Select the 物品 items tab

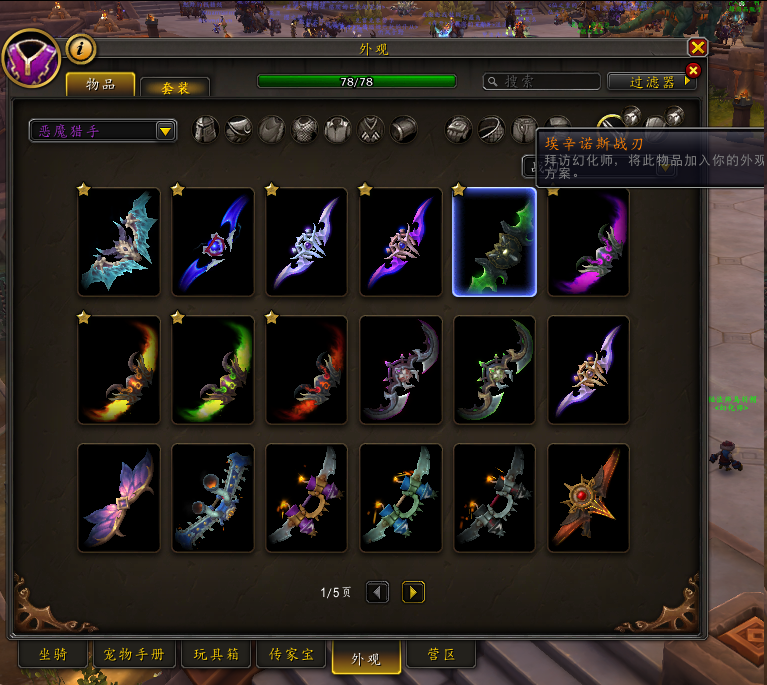(101, 84)
